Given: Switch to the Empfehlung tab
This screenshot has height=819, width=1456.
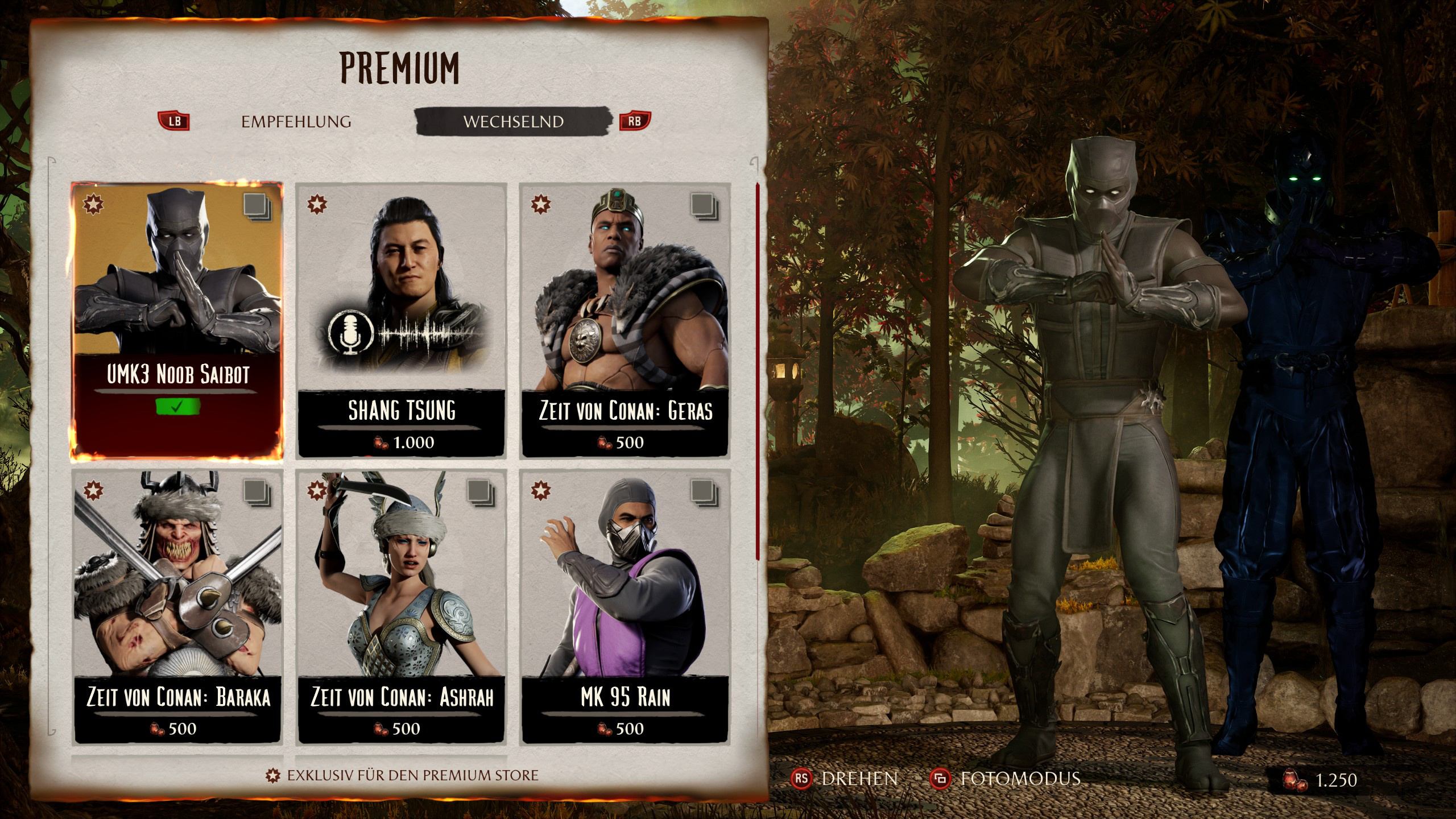Looking at the screenshot, I should [296, 122].
